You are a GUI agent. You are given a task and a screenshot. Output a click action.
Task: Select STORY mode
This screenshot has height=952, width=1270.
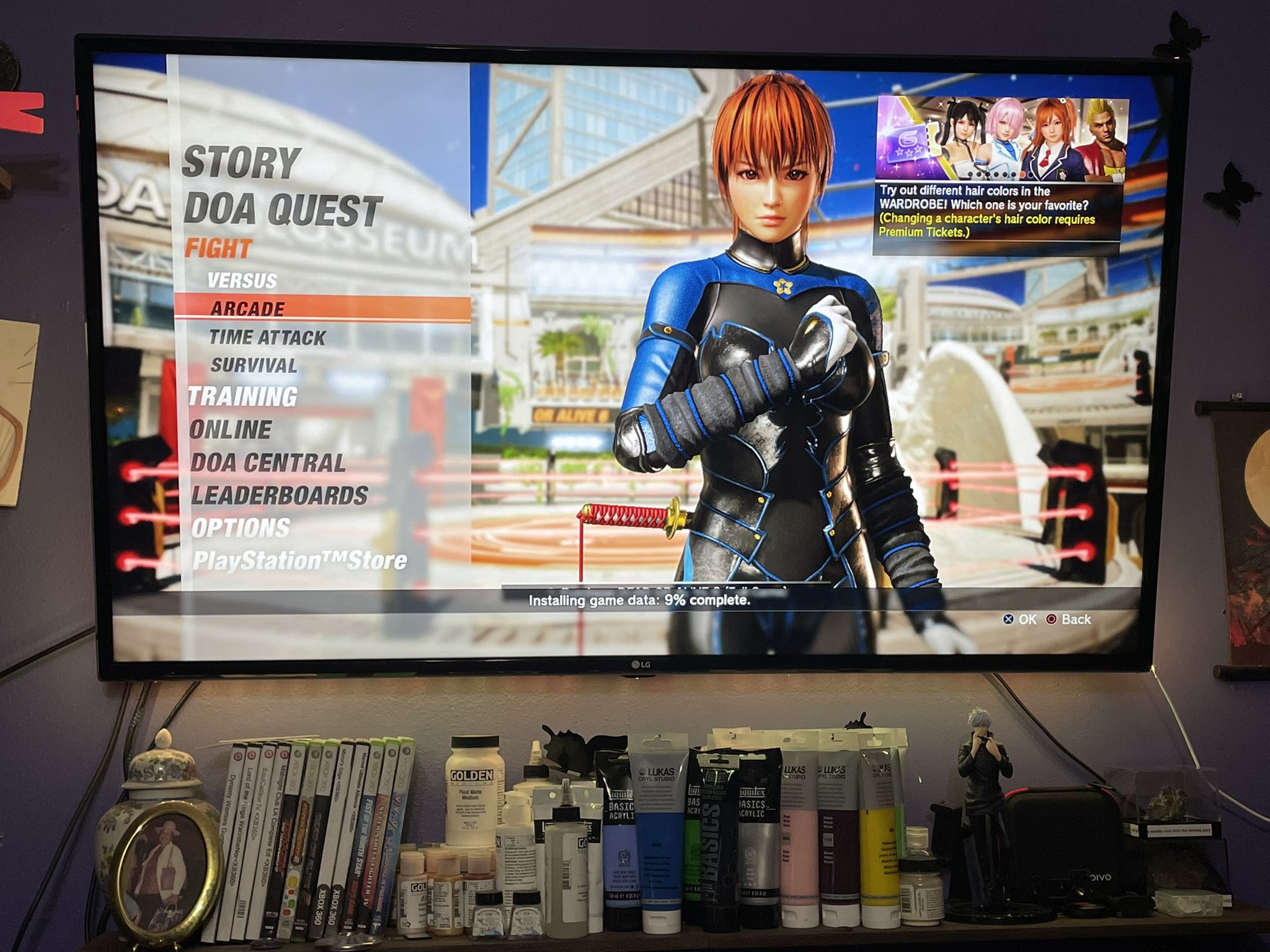[x=241, y=162]
